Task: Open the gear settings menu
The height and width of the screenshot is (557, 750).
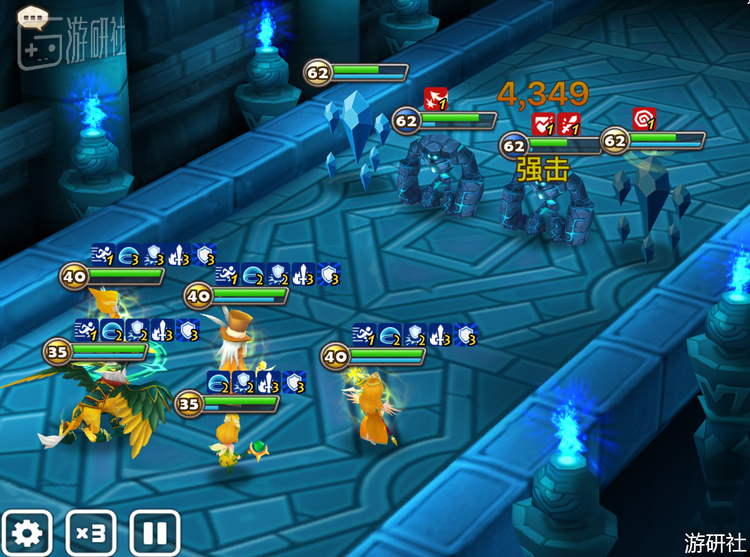Action: pos(27,533)
